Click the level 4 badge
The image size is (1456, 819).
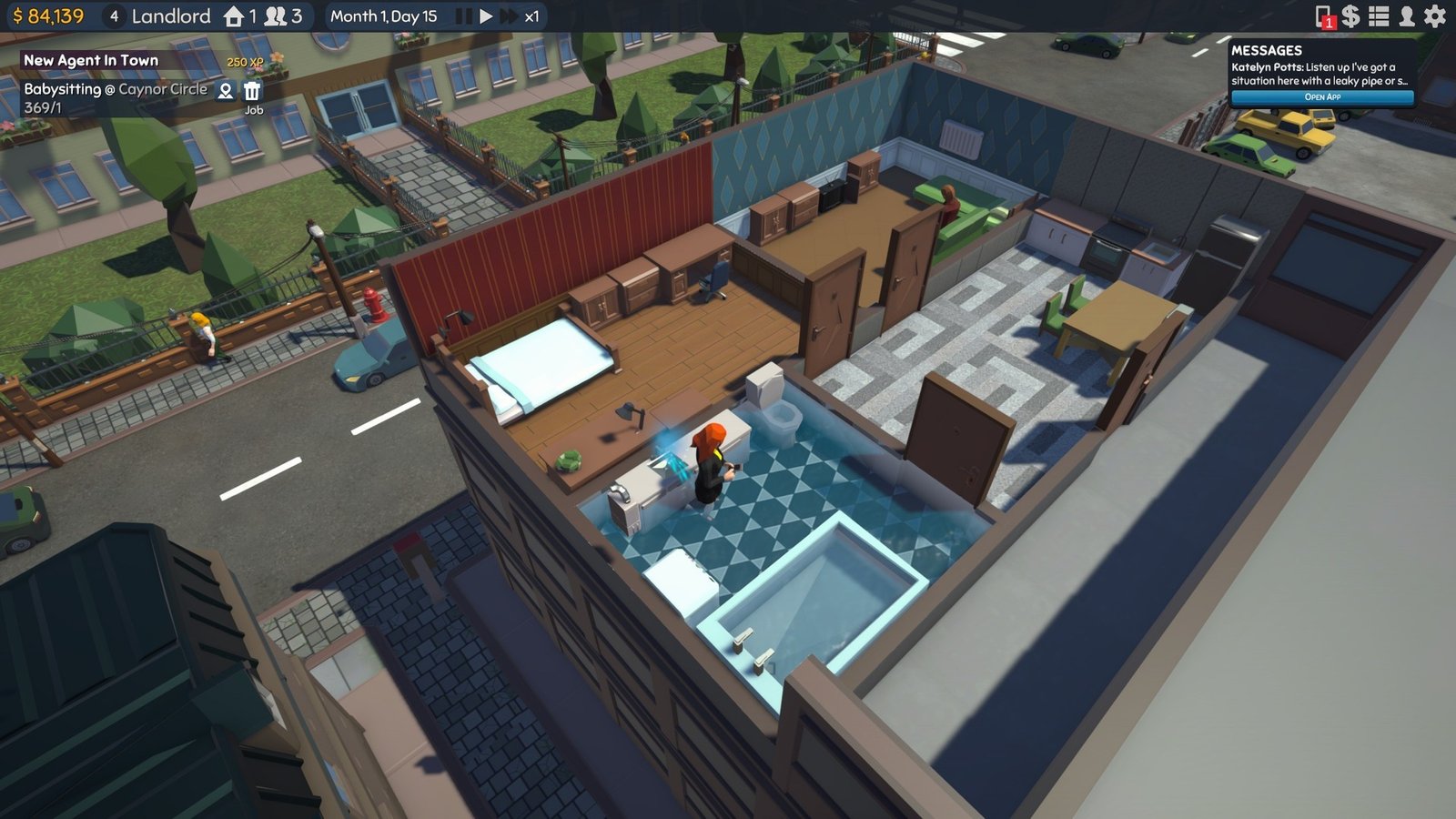(113, 15)
